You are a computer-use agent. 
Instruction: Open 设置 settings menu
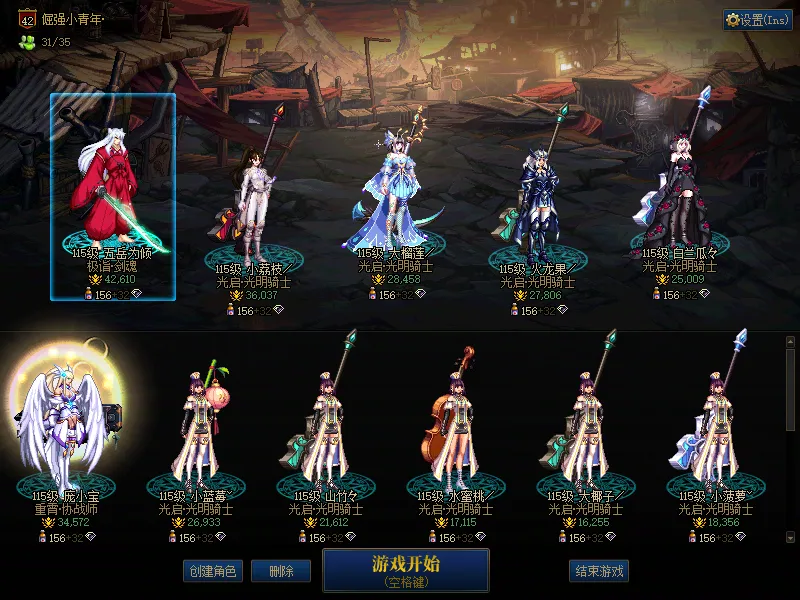(757, 20)
